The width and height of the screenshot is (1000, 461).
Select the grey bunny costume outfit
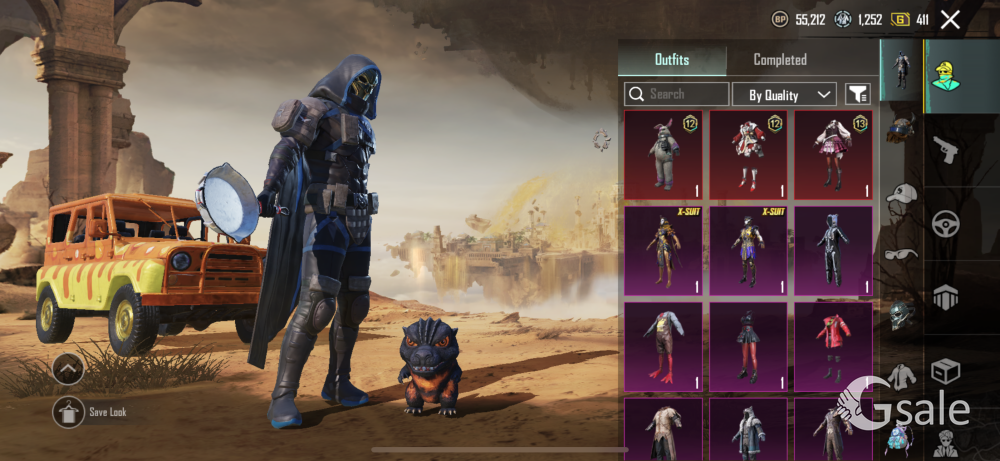click(664, 154)
